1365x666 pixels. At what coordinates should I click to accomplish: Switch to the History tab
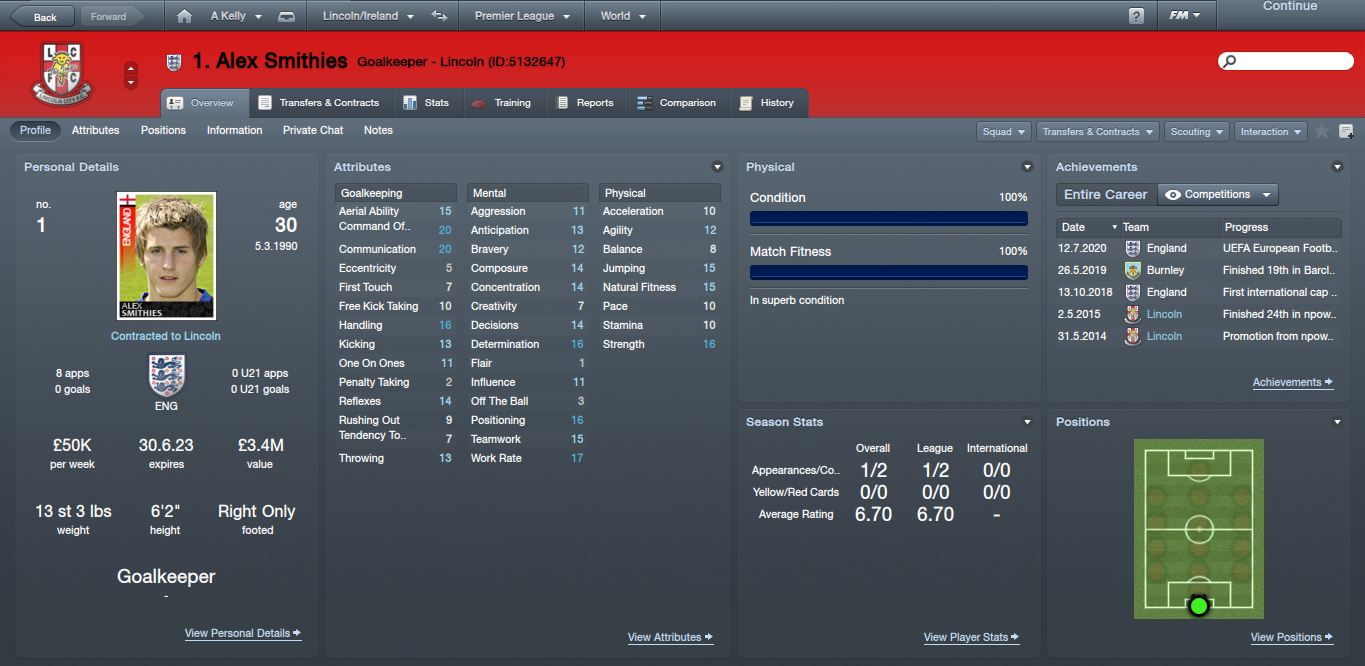coord(767,102)
